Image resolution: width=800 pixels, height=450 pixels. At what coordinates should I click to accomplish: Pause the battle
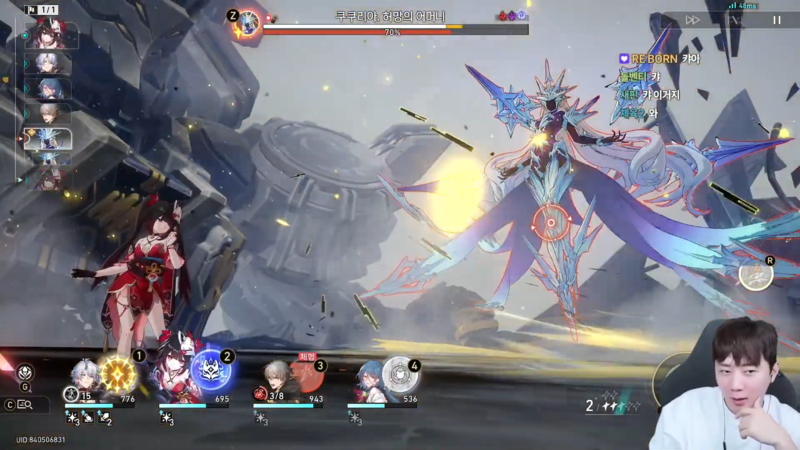tap(777, 19)
